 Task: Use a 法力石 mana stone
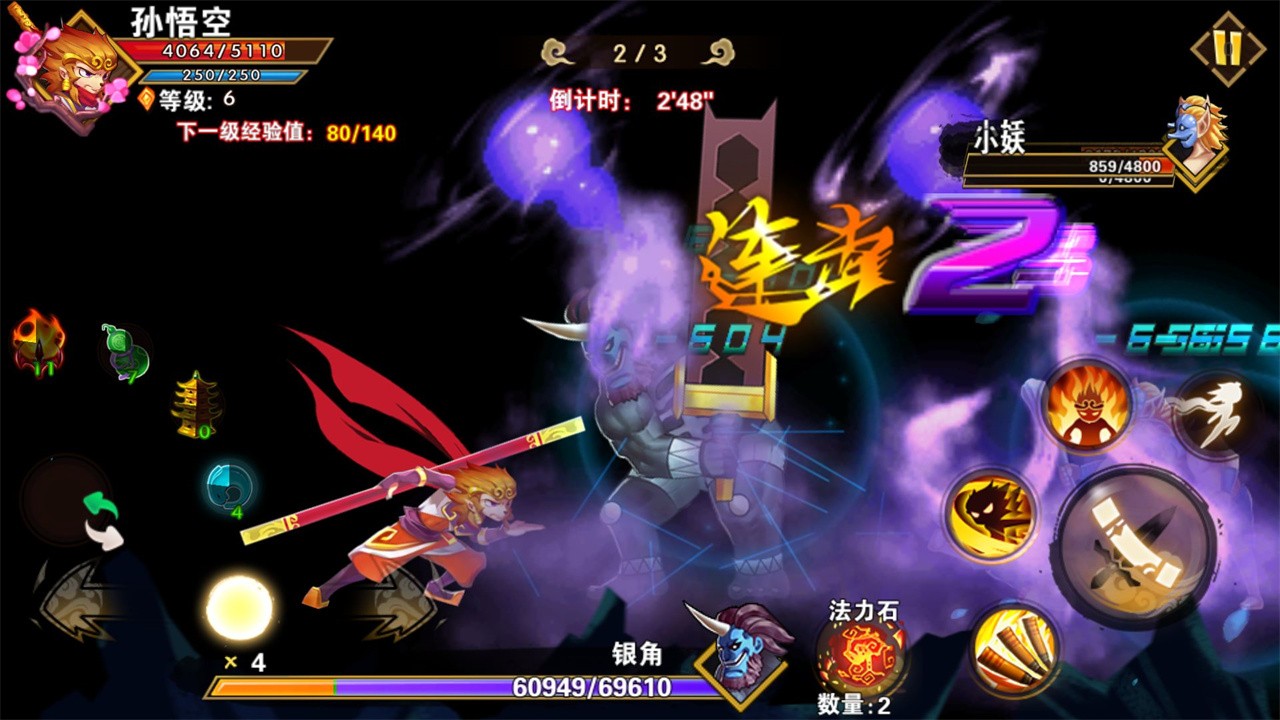pos(861,655)
